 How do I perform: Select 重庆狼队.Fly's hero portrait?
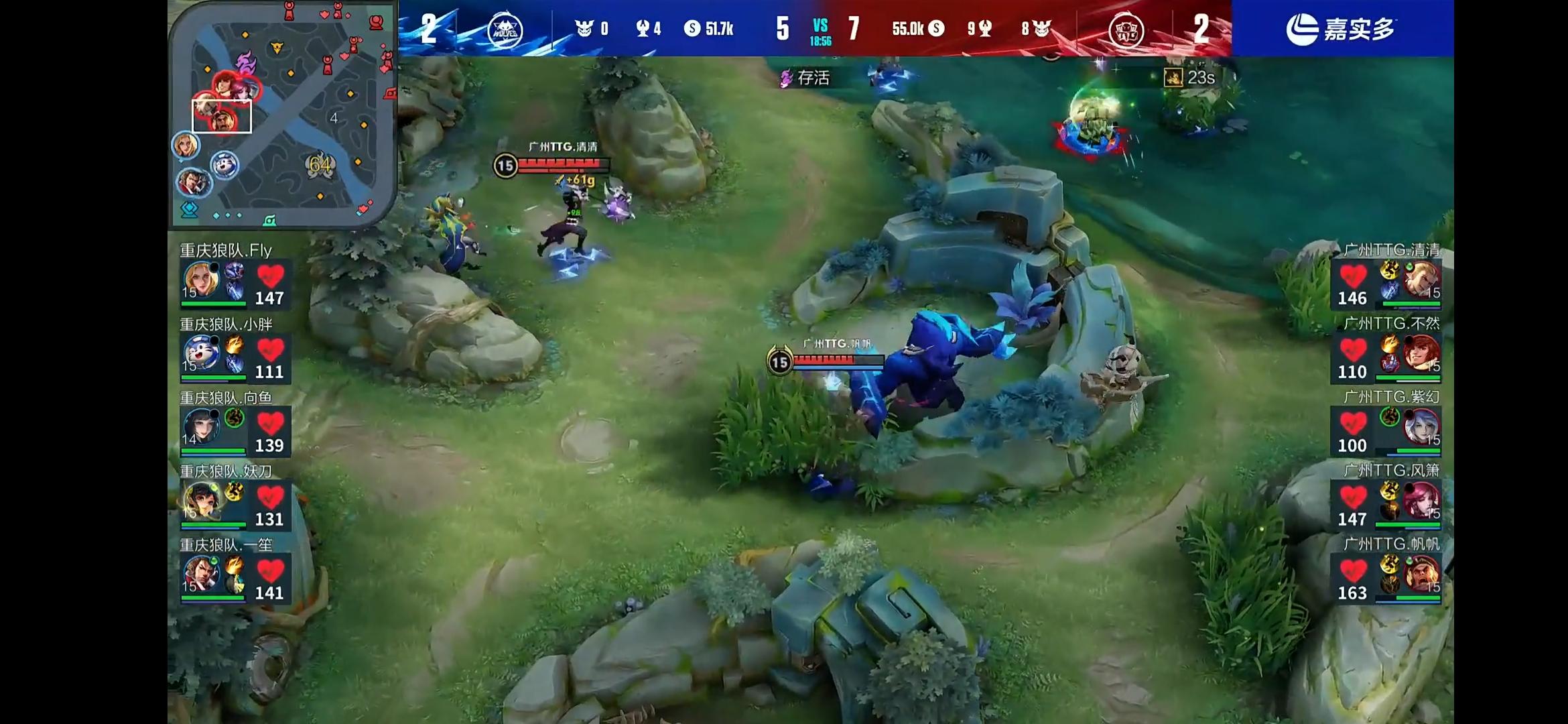point(200,279)
